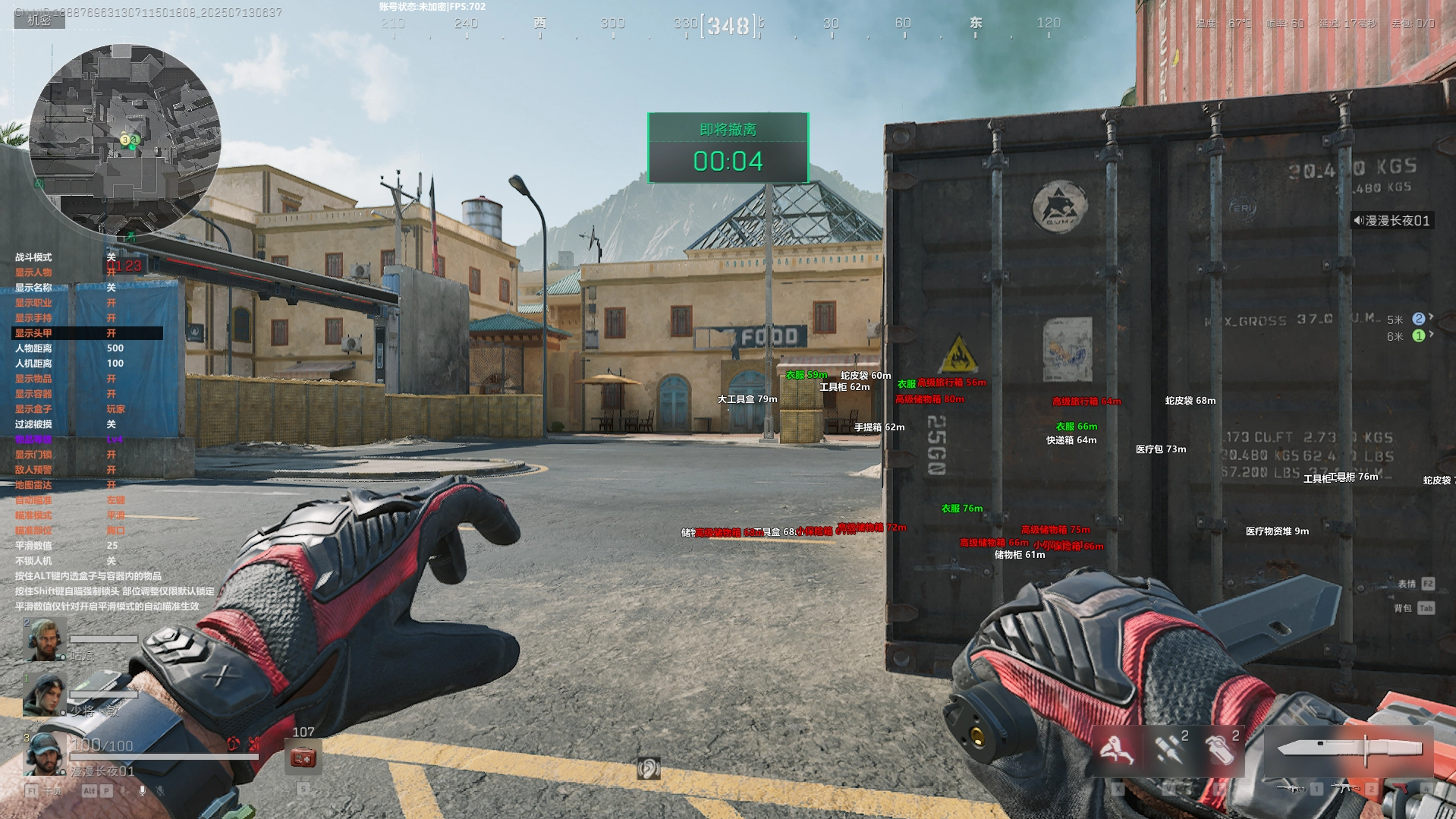
Task: Click the blue teammate 2 distance marker
Action: coord(1418,319)
